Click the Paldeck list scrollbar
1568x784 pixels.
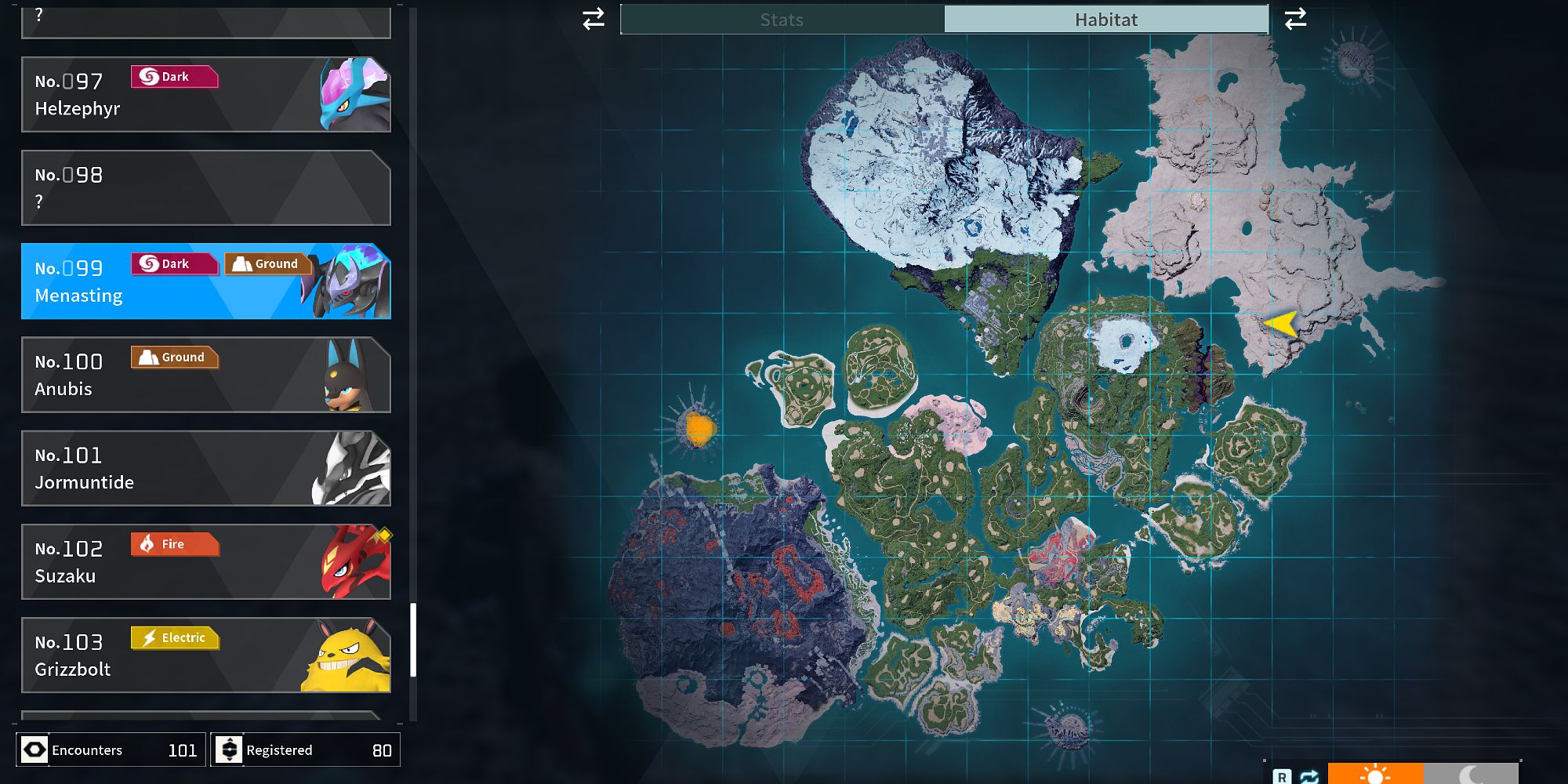pos(413,639)
